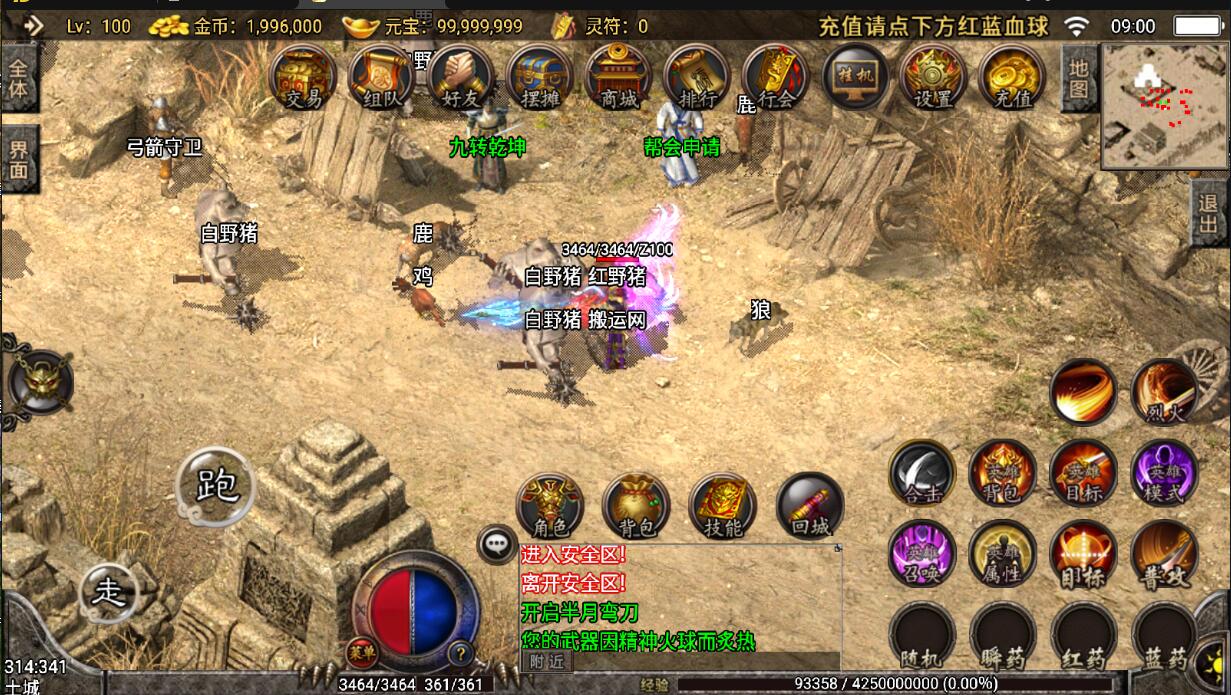Trigger the 合击 combo attack
The width and height of the screenshot is (1231, 695).
click(922, 472)
